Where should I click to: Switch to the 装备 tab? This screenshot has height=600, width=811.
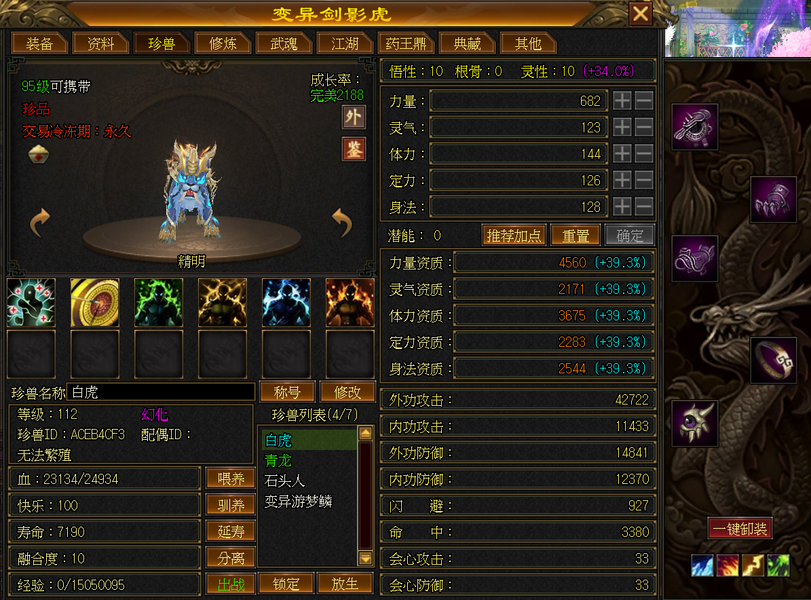[40, 43]
